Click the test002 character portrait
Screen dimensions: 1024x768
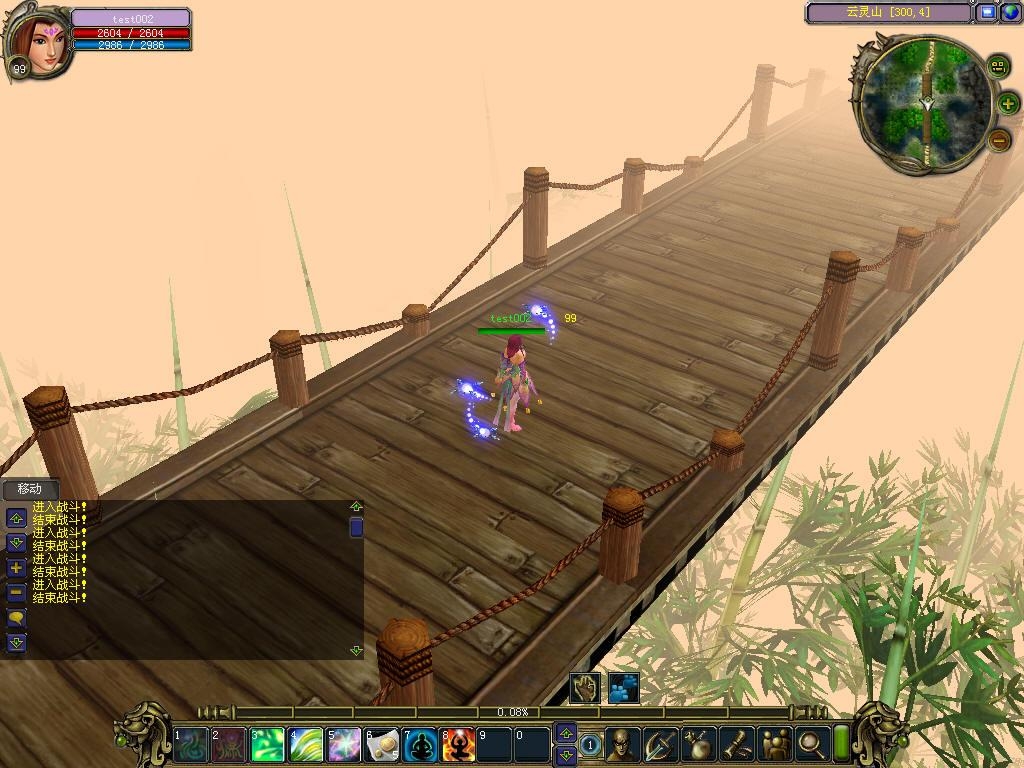(x=40, y=43)
